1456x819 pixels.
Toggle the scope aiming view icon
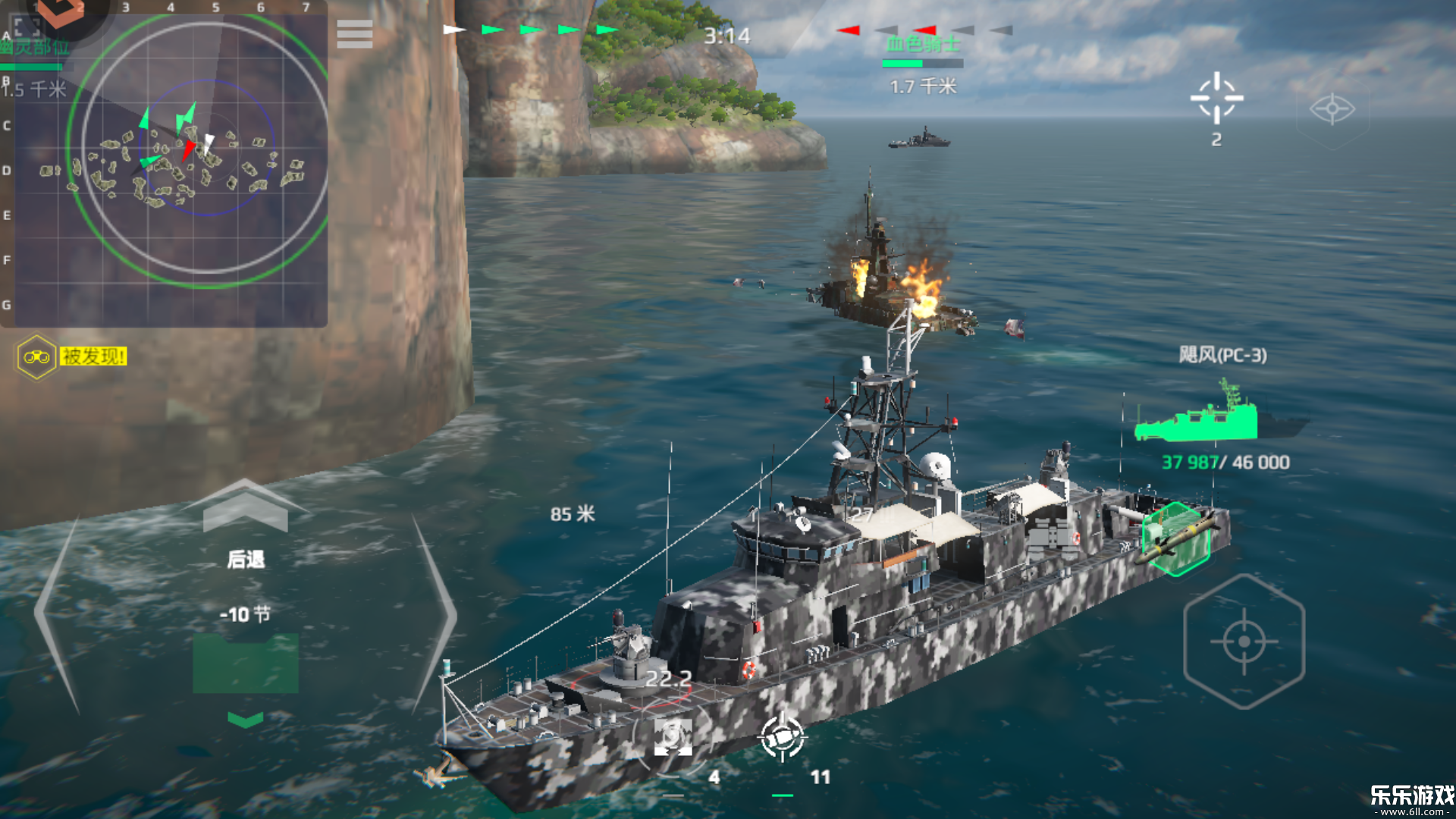click(1332, 109)
